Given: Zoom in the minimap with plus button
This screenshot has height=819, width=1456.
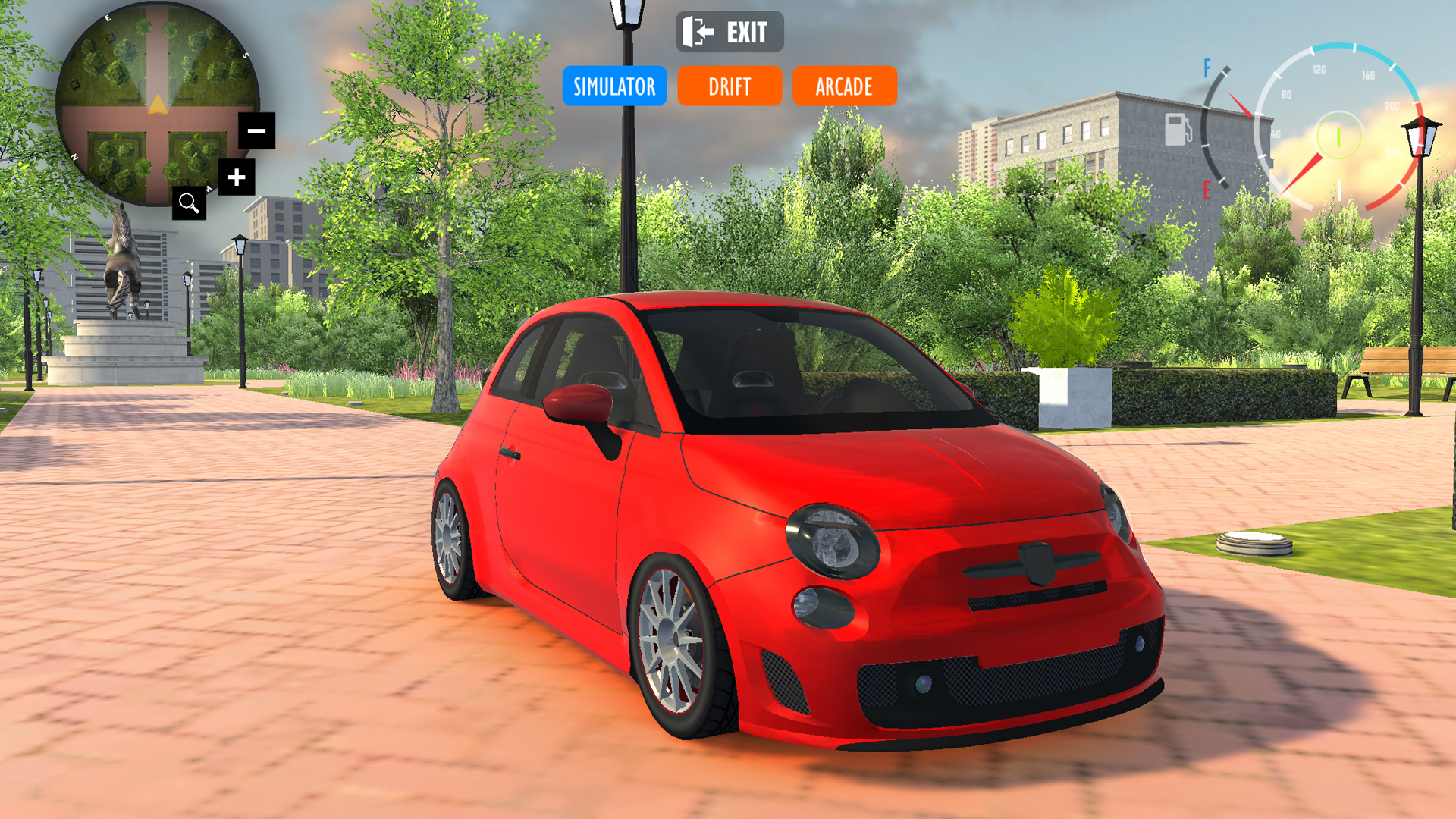Looking at the screenshot, I should pyautogui.click(x=237, y=177).
